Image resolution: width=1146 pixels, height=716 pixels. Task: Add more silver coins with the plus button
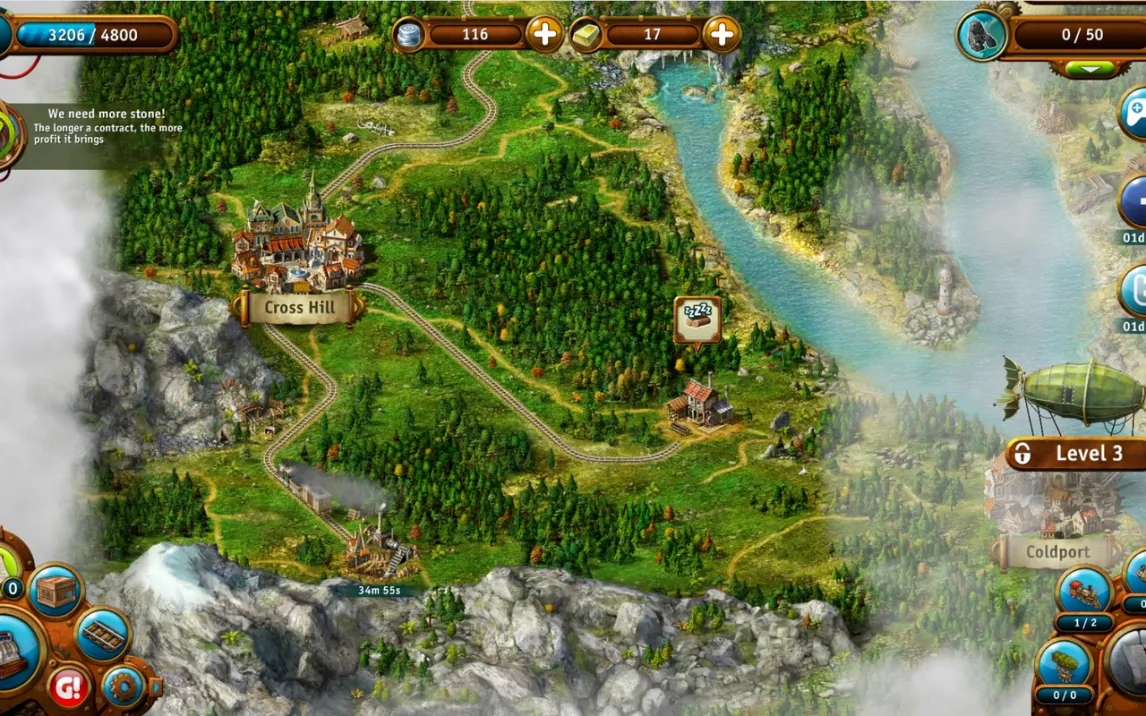[x=544, y=35]
